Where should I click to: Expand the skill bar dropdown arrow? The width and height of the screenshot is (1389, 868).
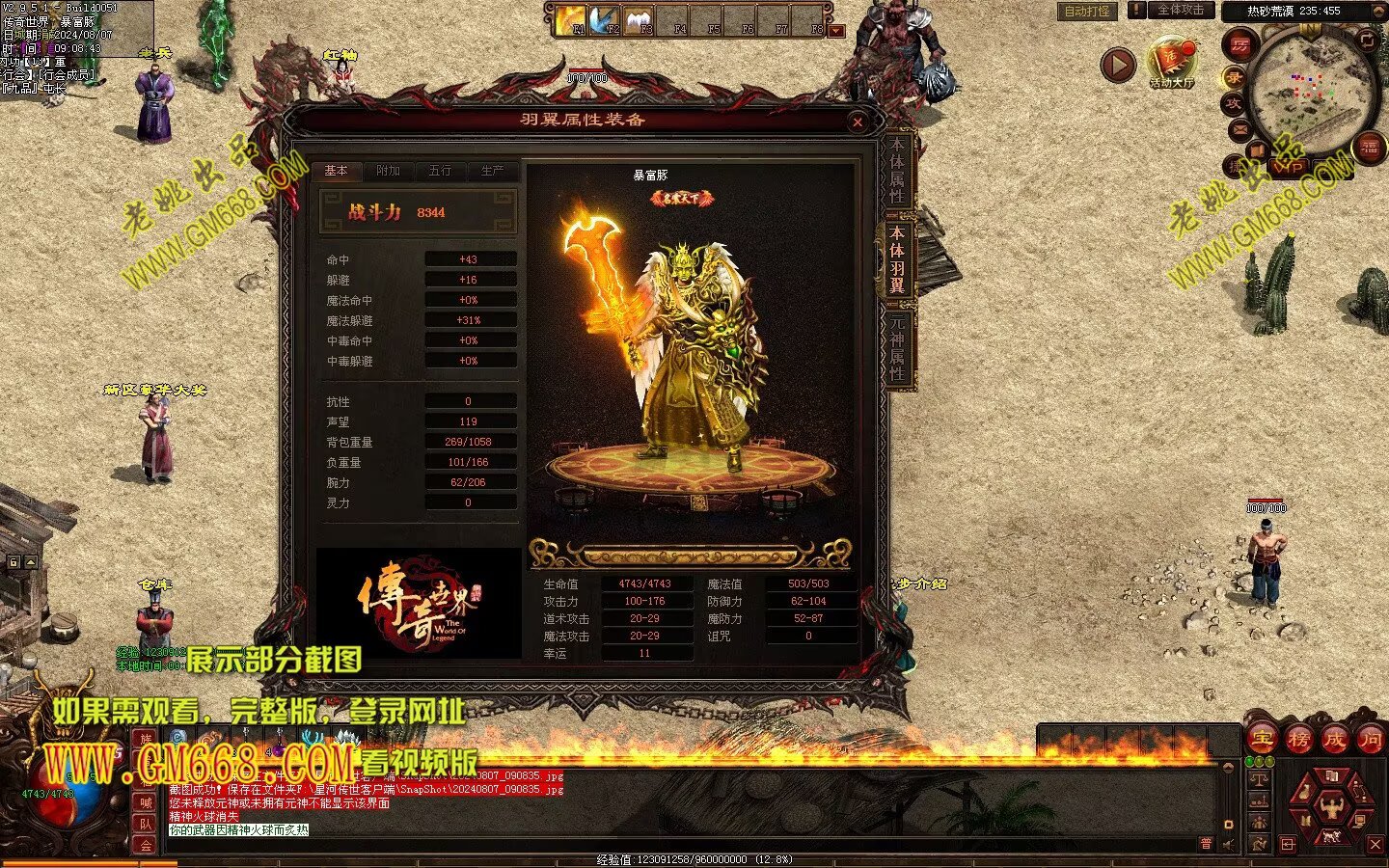pos(836,31)
